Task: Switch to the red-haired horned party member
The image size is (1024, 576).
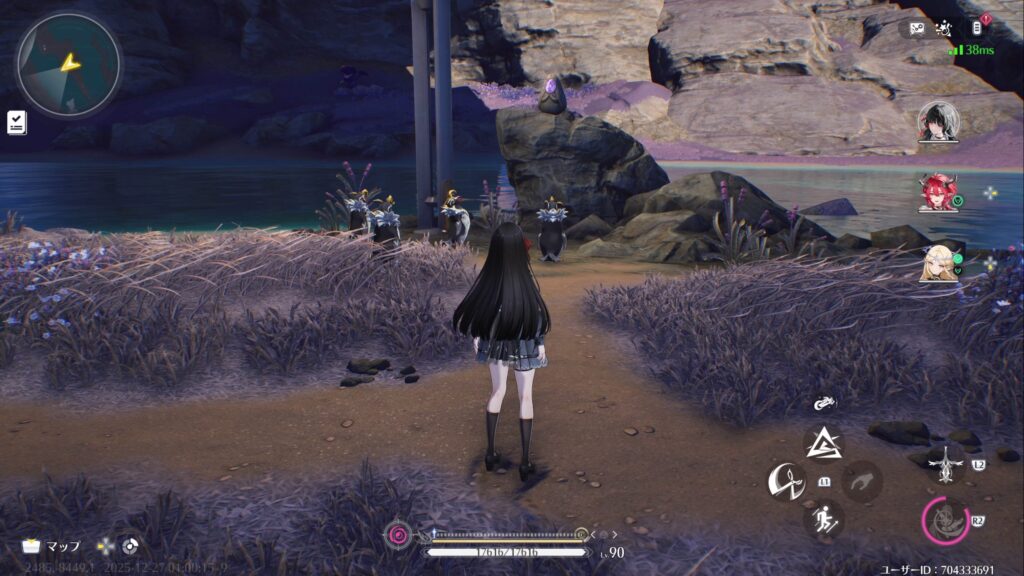Action: pos(938,192)
